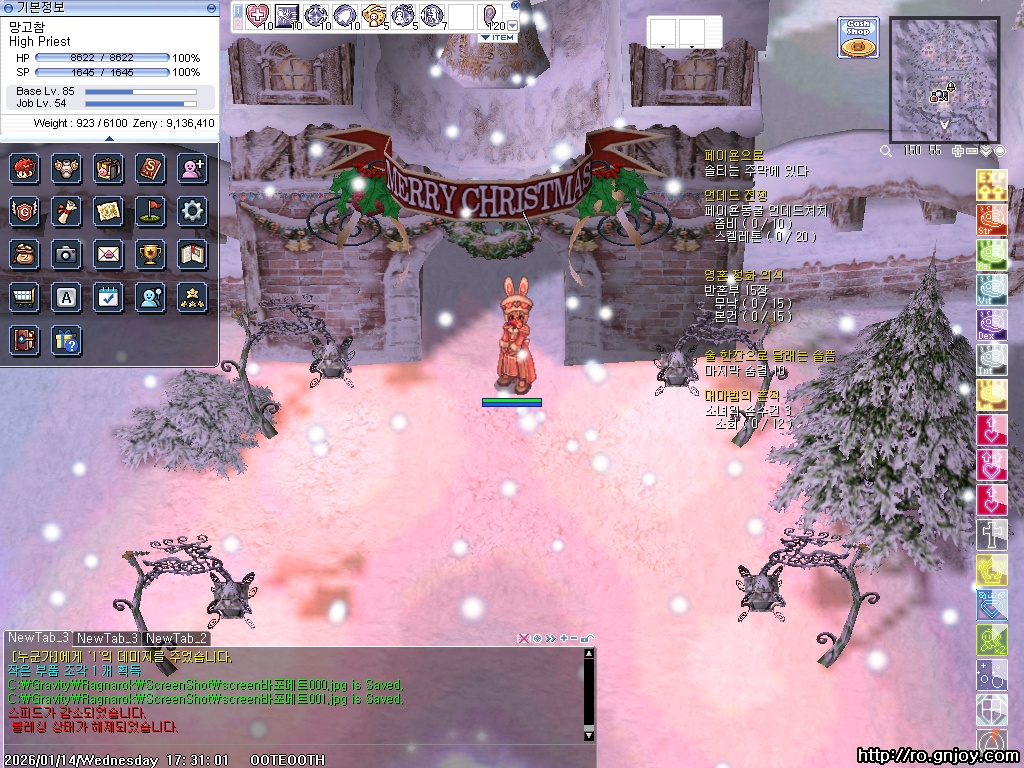This screenshot has width=1024, height=768.
Task: Open the world map parchment icon
Action: [x=108, y=211]
